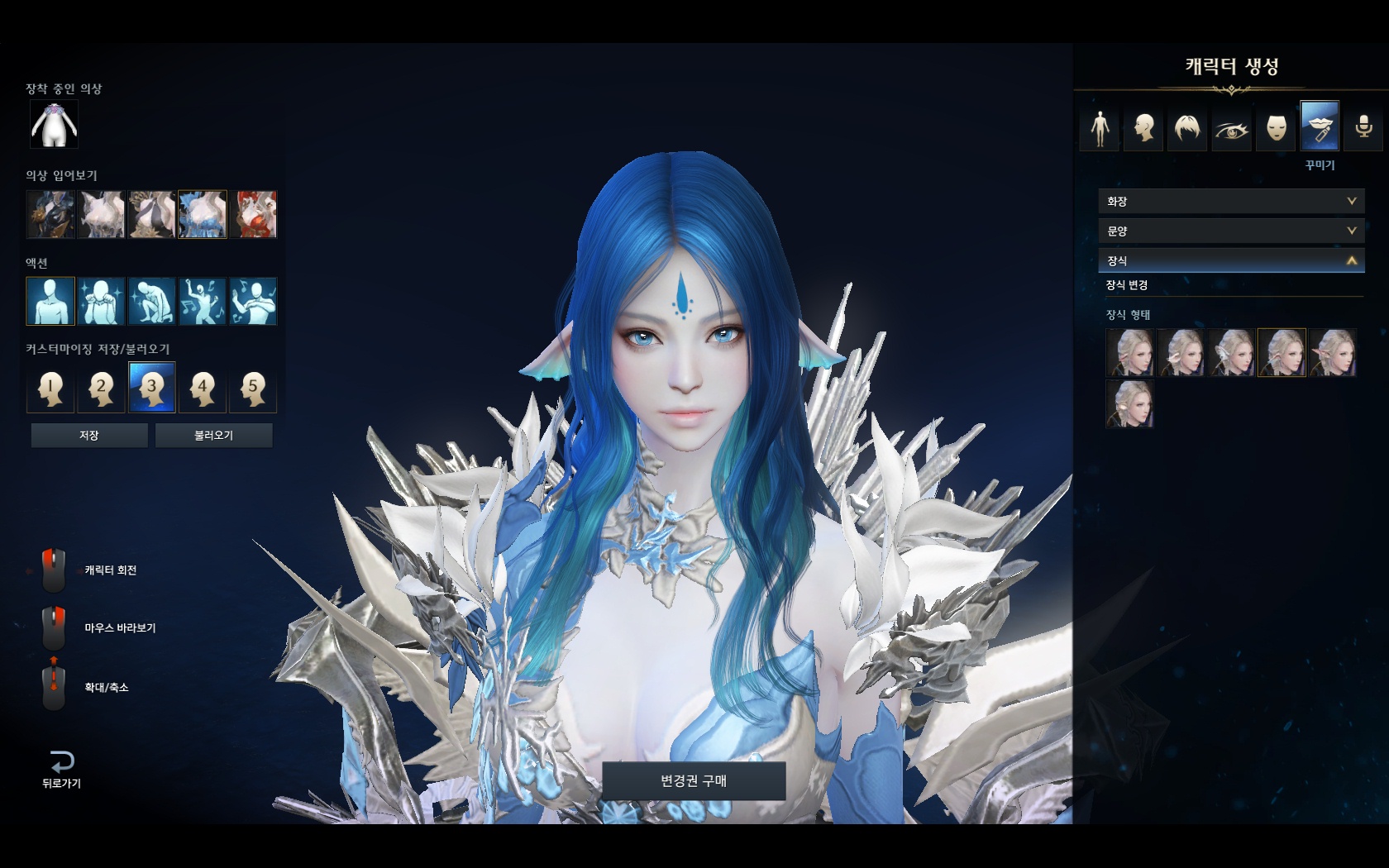Expand the 화장 makeup dropdown

coord(1230,201)
